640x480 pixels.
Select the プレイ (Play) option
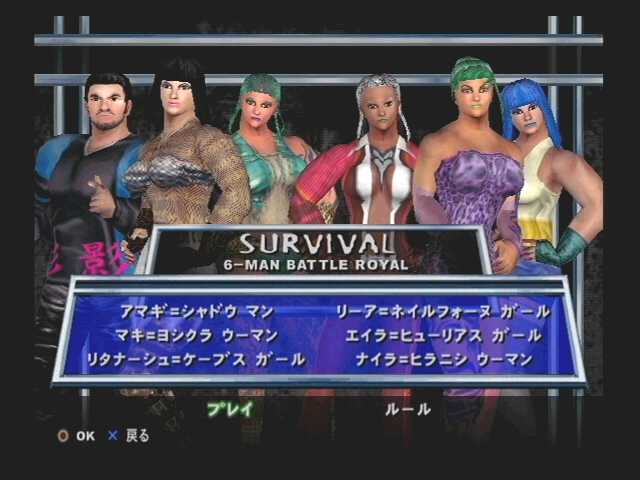pyautogui.click(x=230, y=408)
